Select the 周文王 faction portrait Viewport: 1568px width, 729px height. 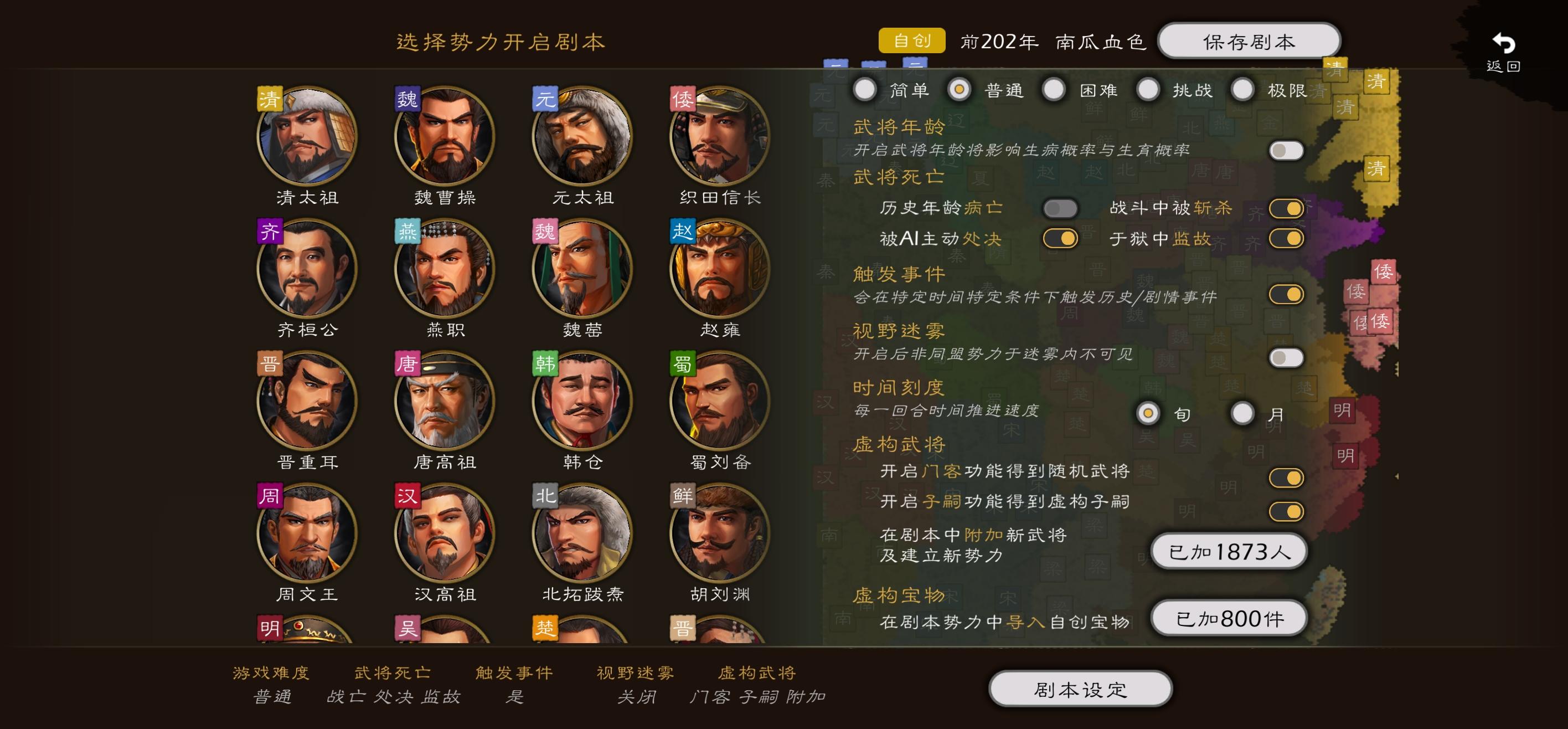click(x=306, y=541)
